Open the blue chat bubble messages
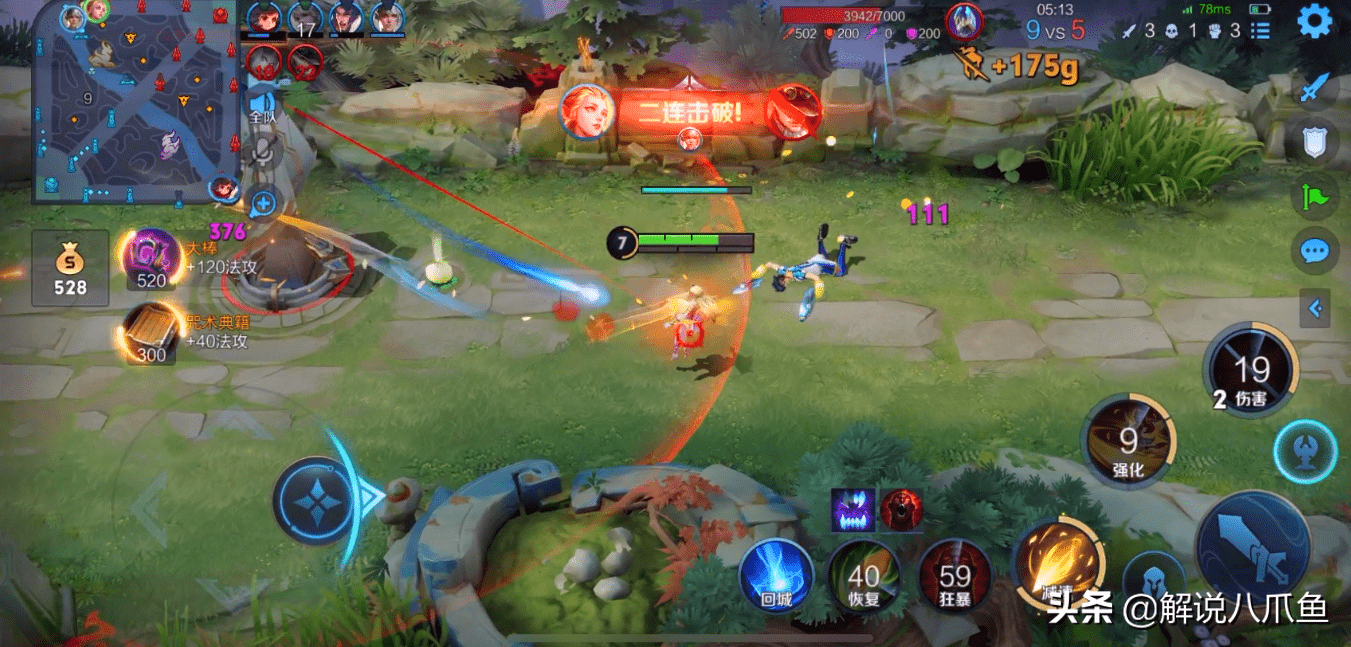Image resolution: width=1351 pixels, height=647 pixels. (x=1314, y=250)
